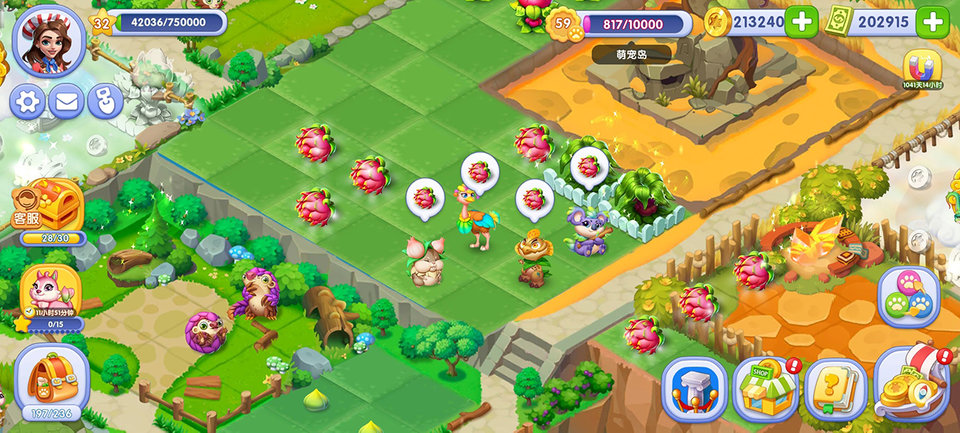This screenshot has height=433, width=960.
Task: Add more green cash with the plus button
Action: (x=931, y=22)
